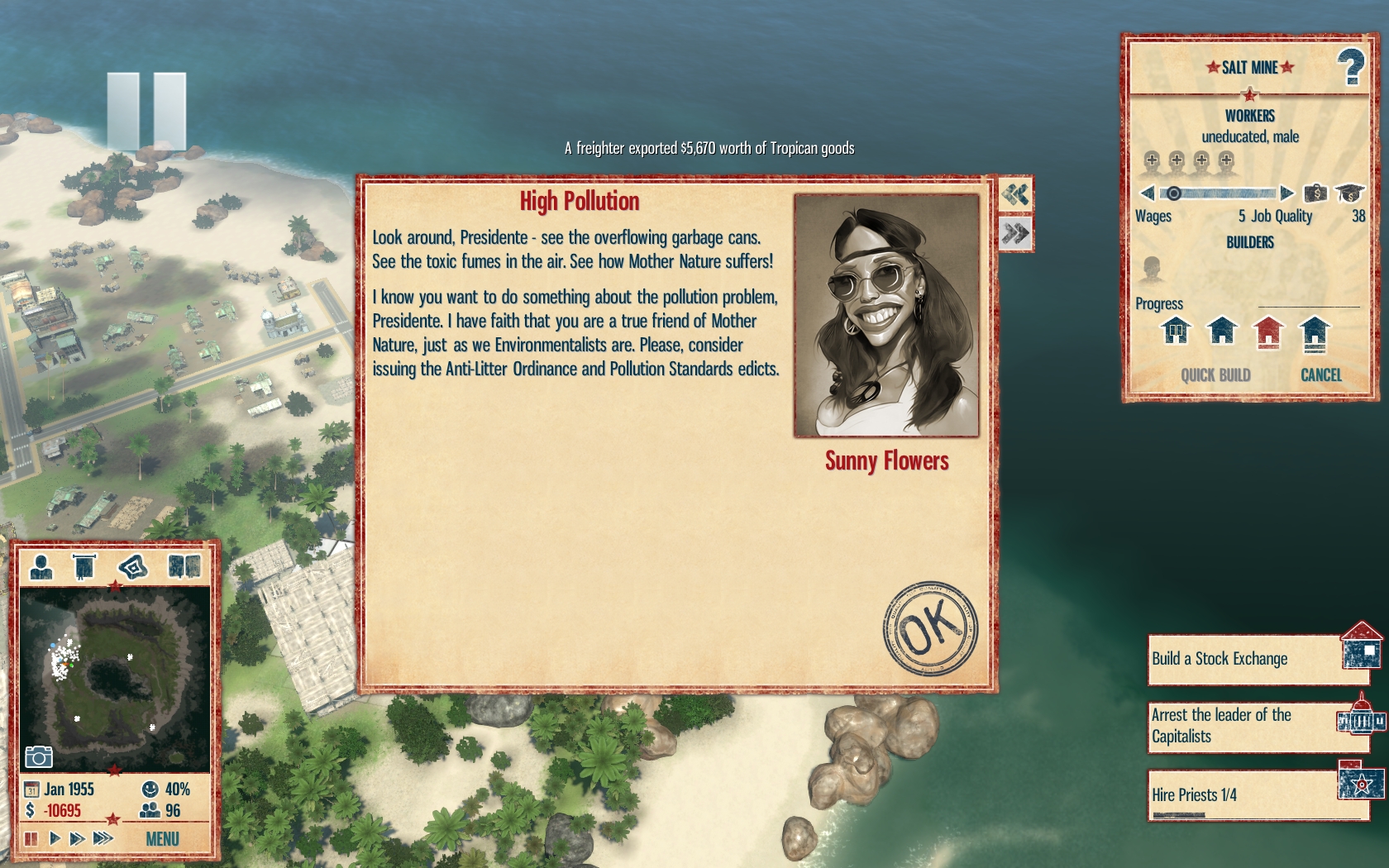Viewport: 1389px width, 868px height.
Task: Click the dollar briefcase icon
Action: (x=1315, y=193)
